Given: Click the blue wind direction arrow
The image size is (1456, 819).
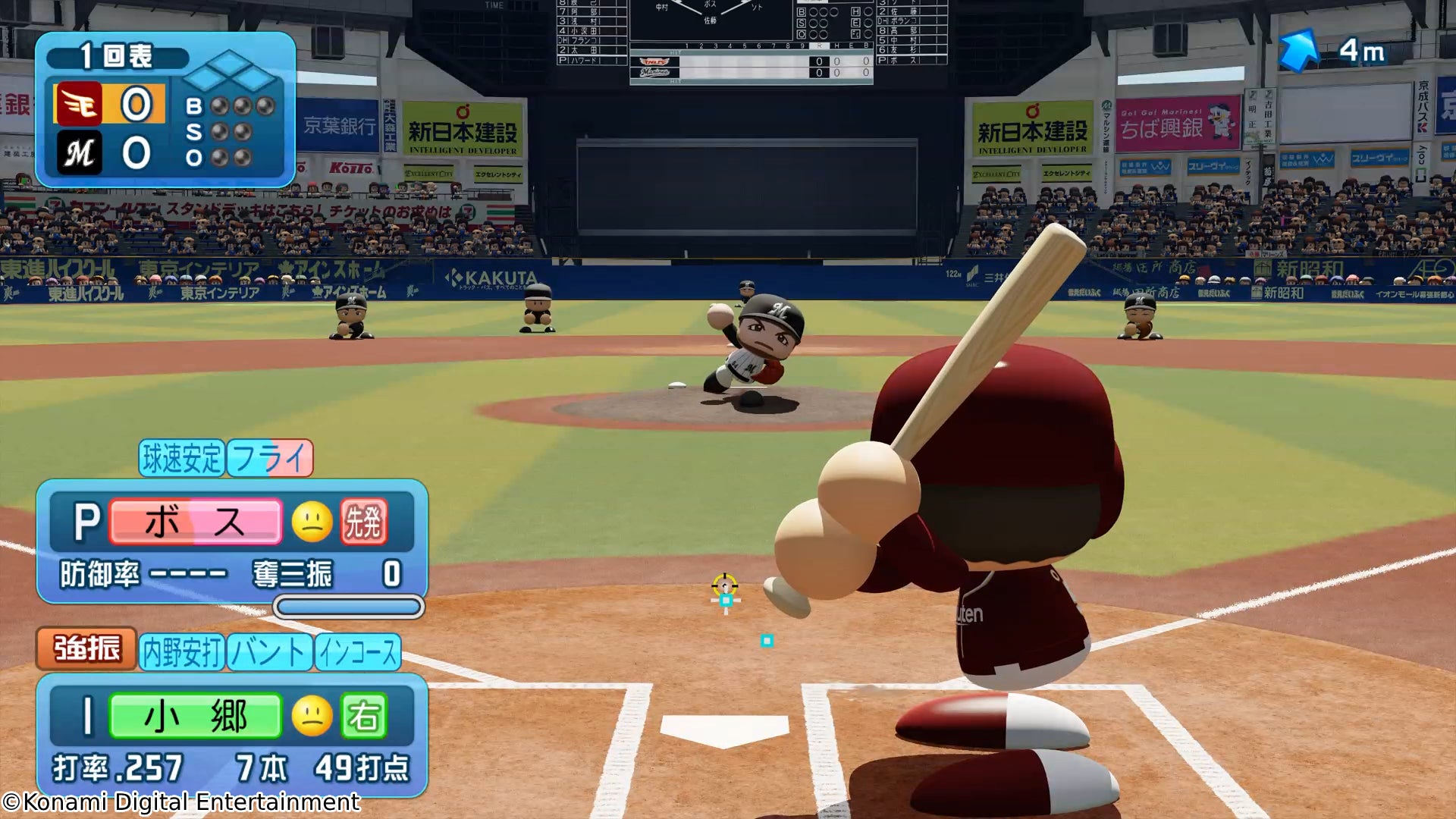Looking at the screenshot, I should [1298, 49].
